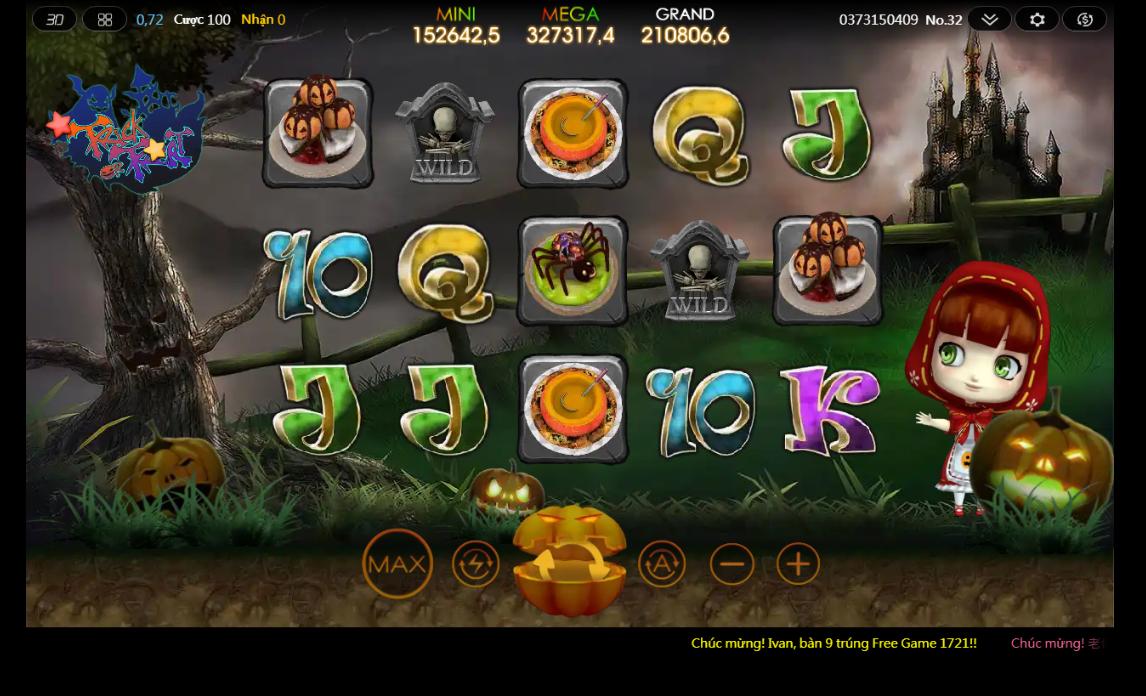Open the dollar coin cashier icon

pos(1085,19)
